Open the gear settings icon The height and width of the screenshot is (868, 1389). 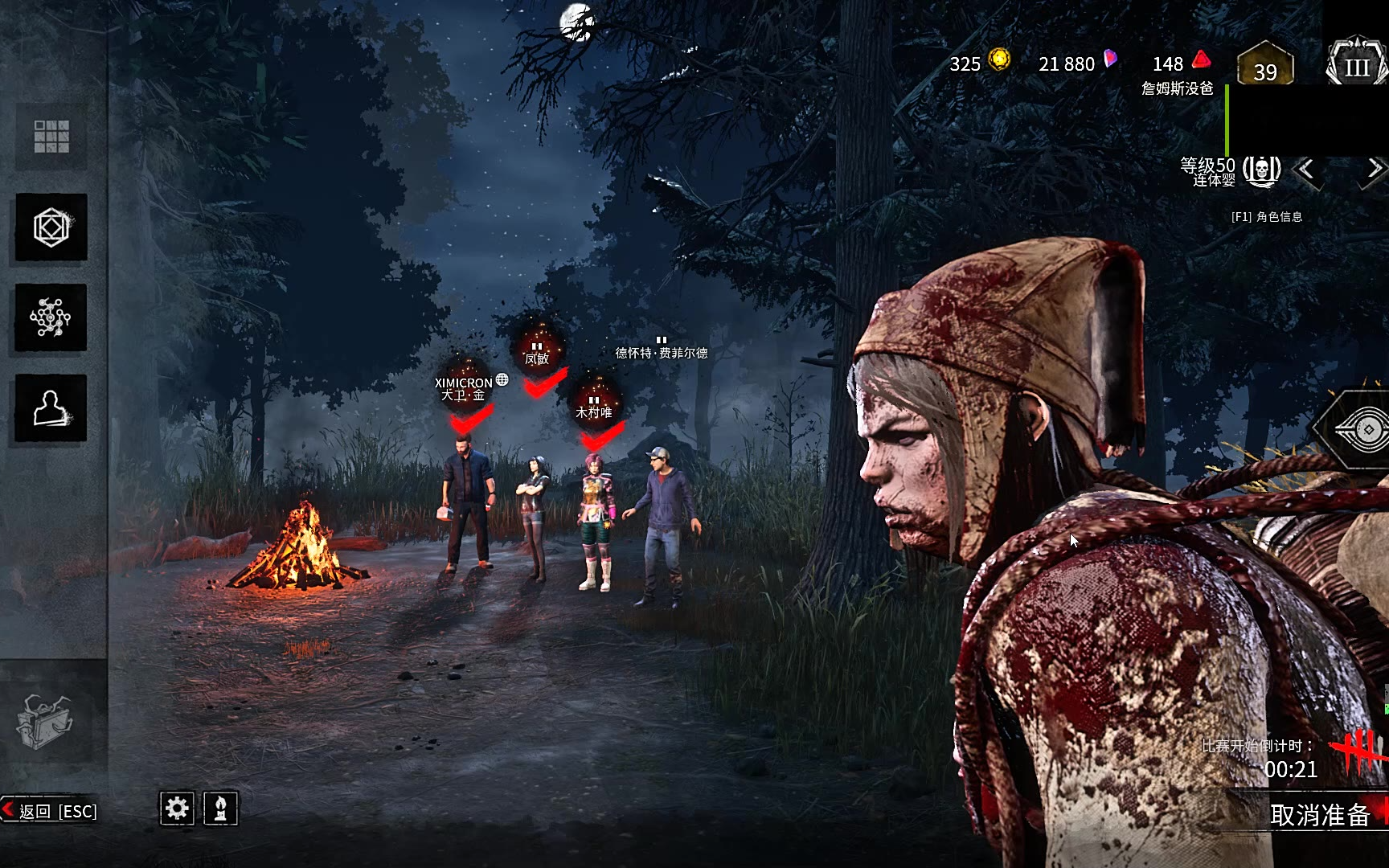pos(177,808)
